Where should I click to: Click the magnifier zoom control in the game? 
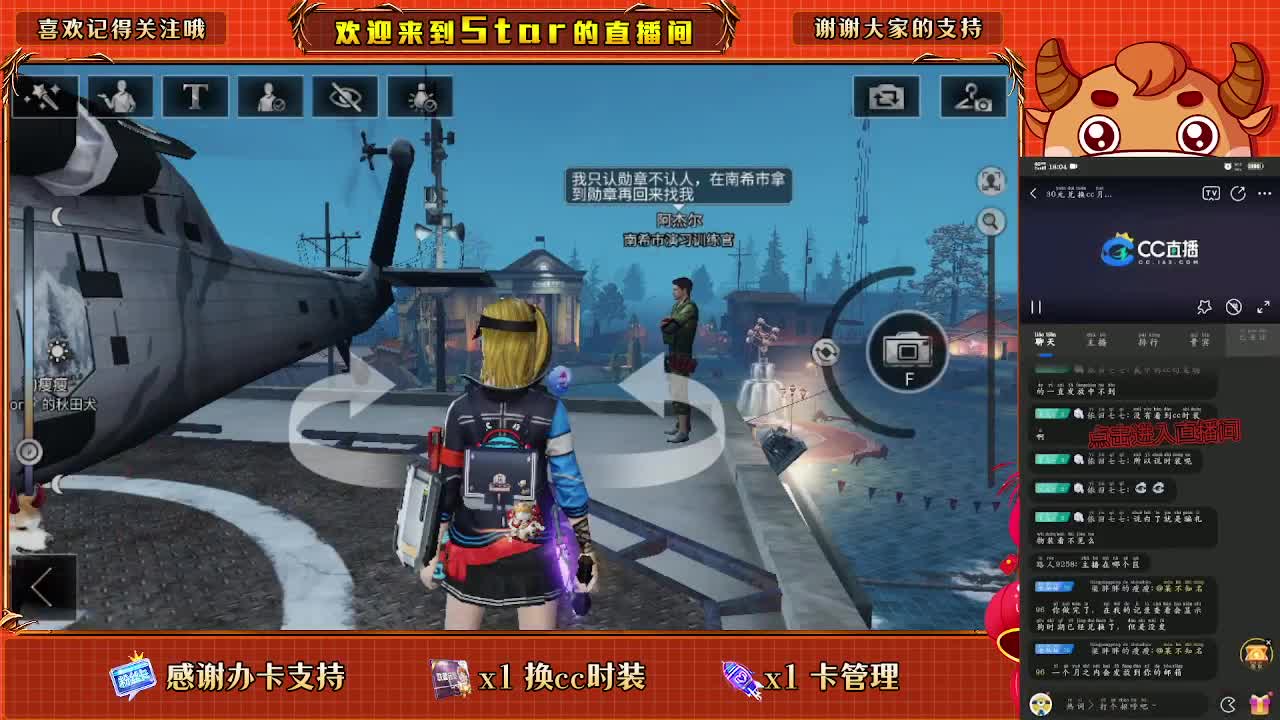(x=989, y=222)
